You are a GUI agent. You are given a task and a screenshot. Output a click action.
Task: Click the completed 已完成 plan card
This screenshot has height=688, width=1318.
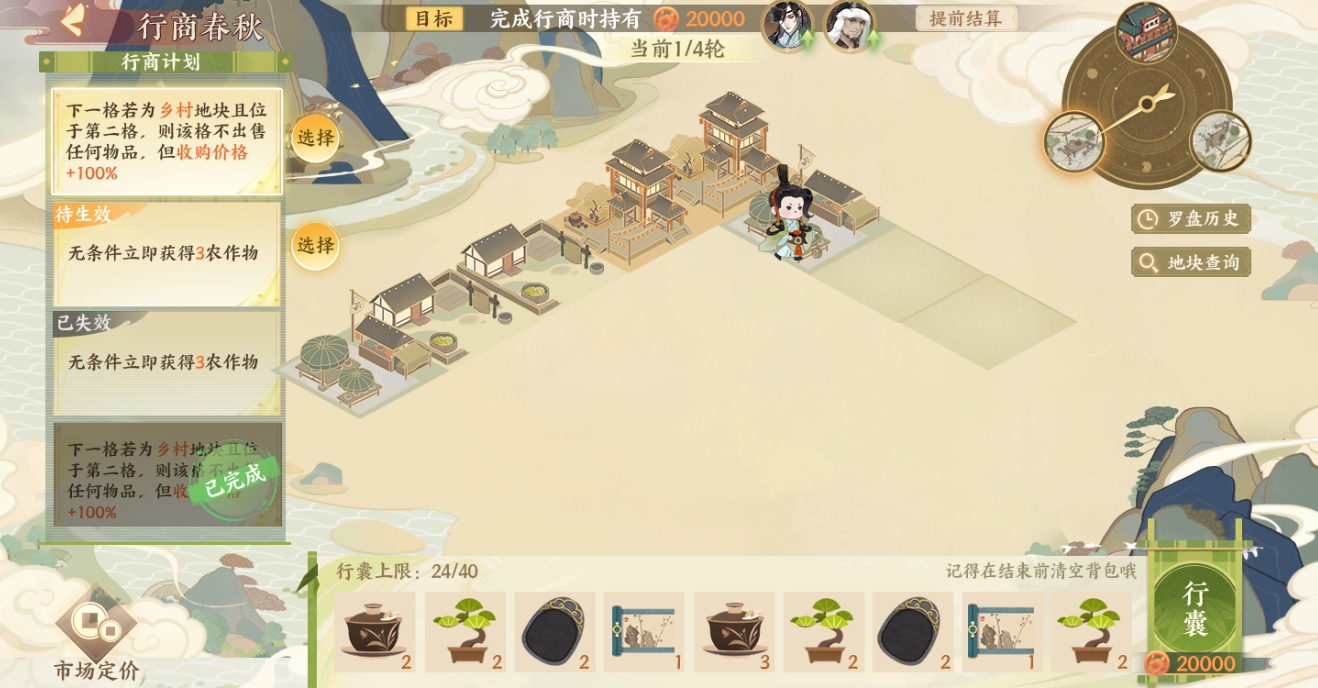167,476
